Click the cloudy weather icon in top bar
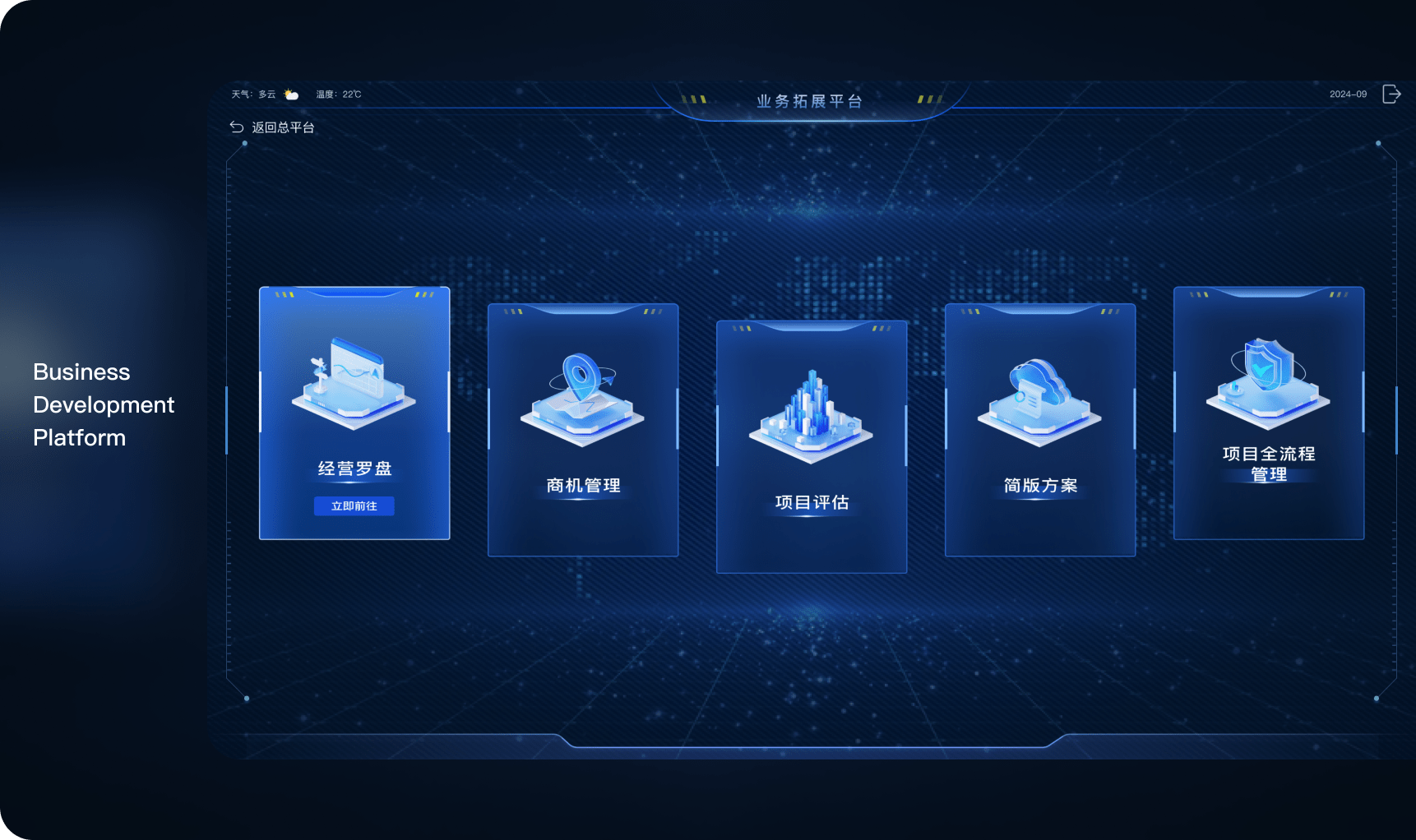1416x840 pixels. tap(289, 94)
